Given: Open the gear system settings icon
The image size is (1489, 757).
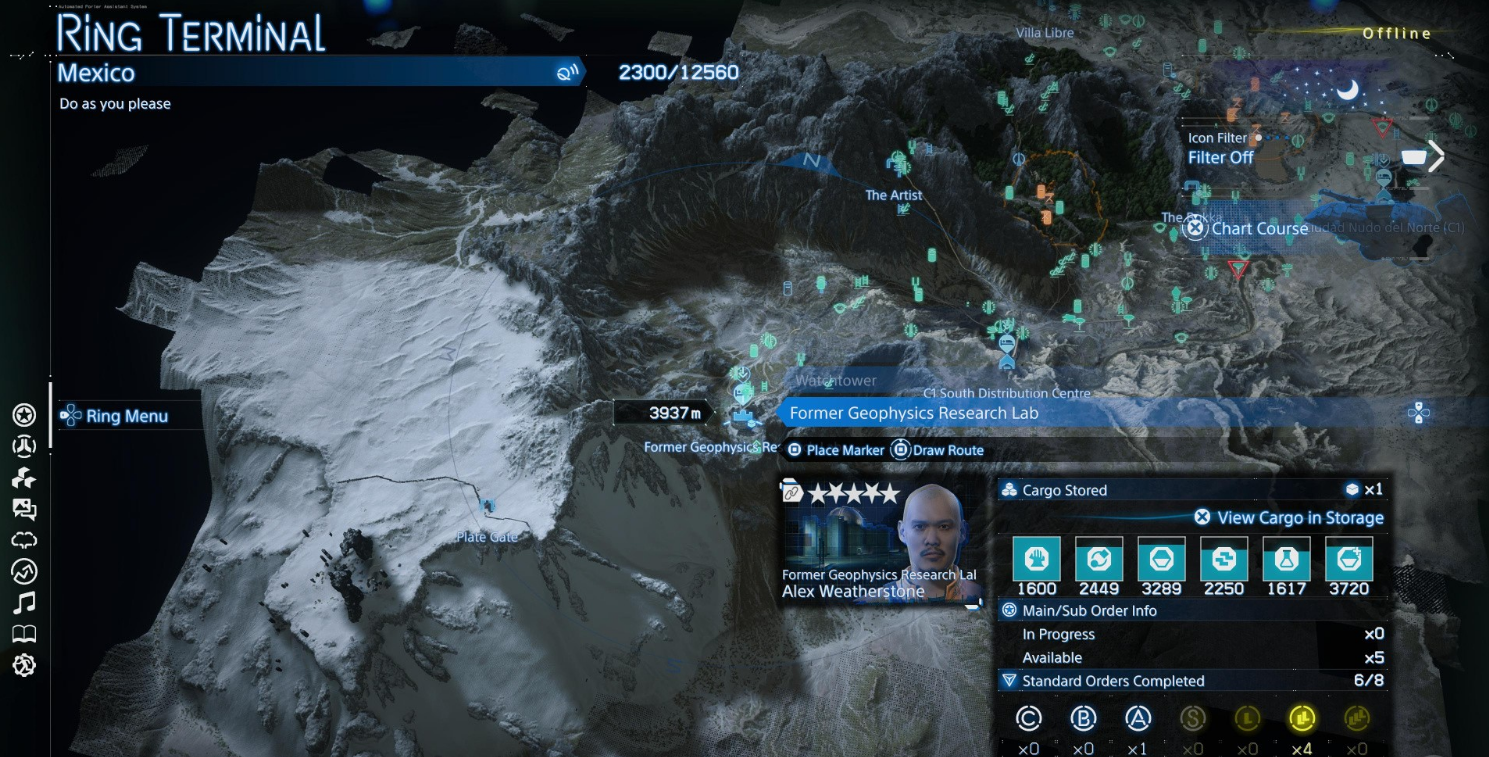Looking at the screenshot, I should pyautogui.click(x=24, y=665).
